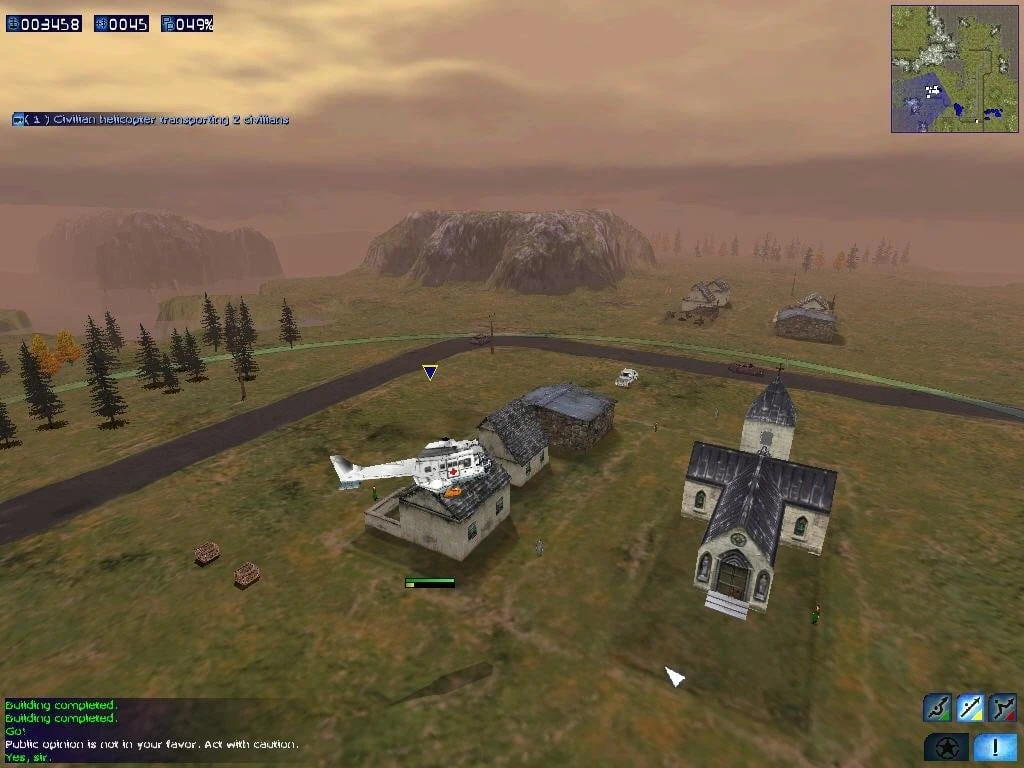Select the Civilian helicopter group entry

pos(150,120)
